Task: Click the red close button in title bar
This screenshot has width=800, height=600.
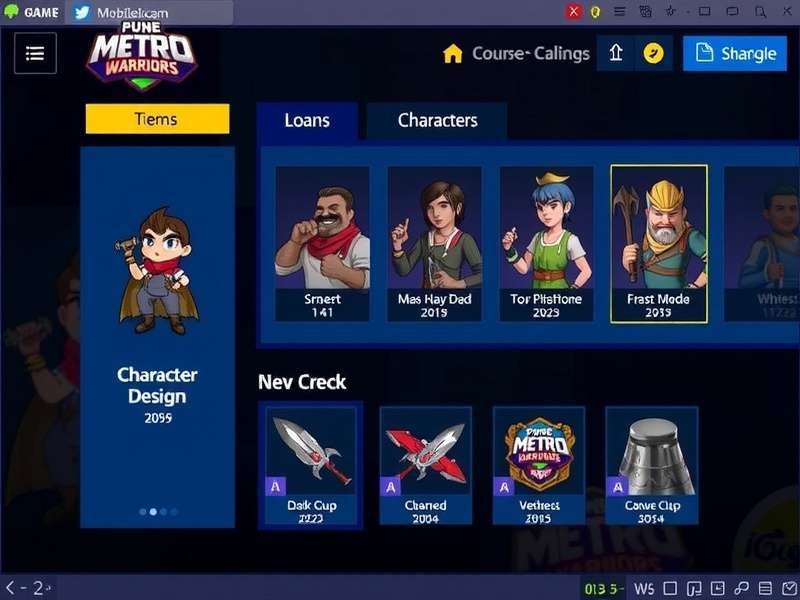Action: click(x=574, y=12)
